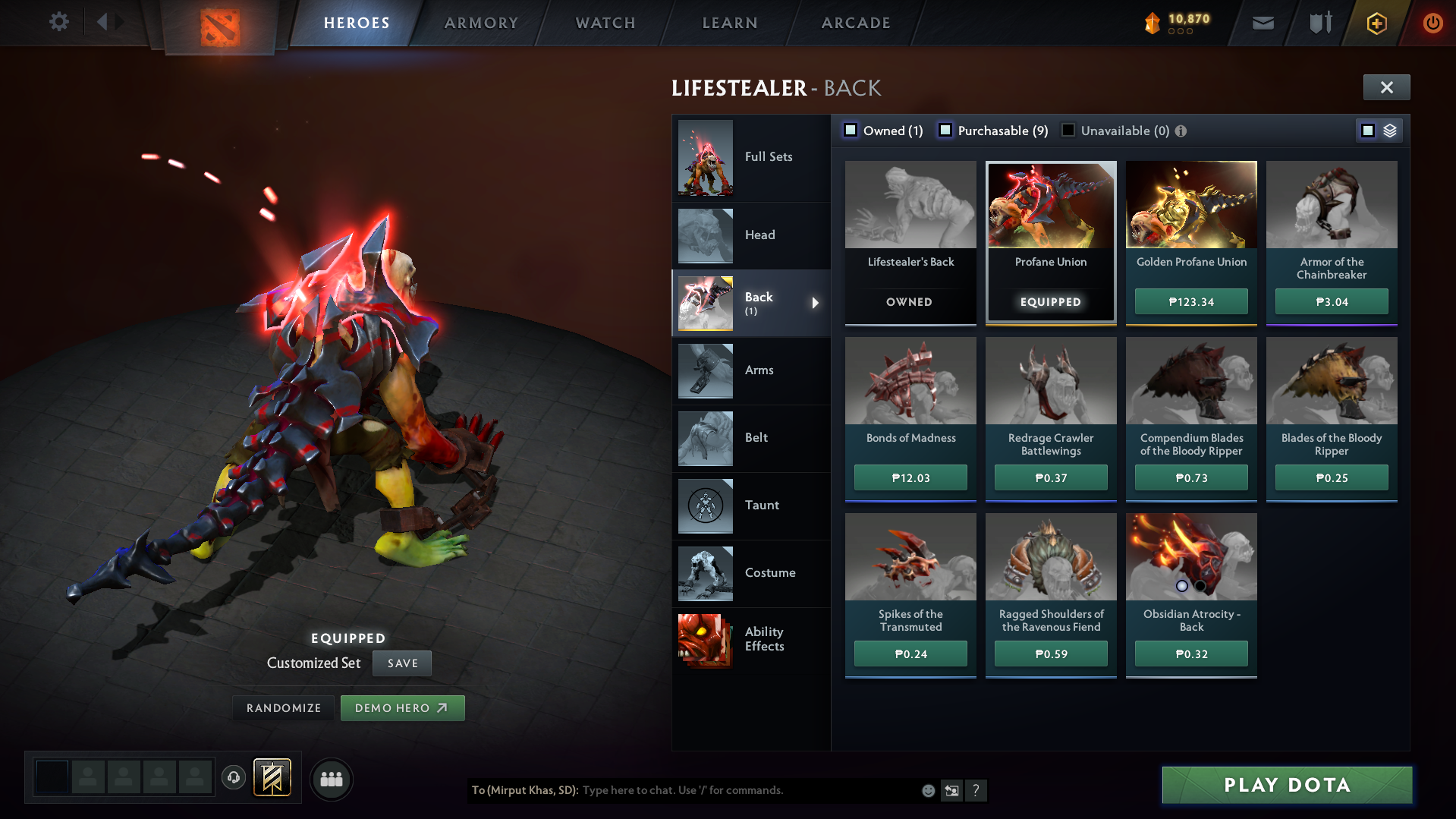Select the WATCH menu item
The height and width of the screenshot is (819, 1456).
605,22
